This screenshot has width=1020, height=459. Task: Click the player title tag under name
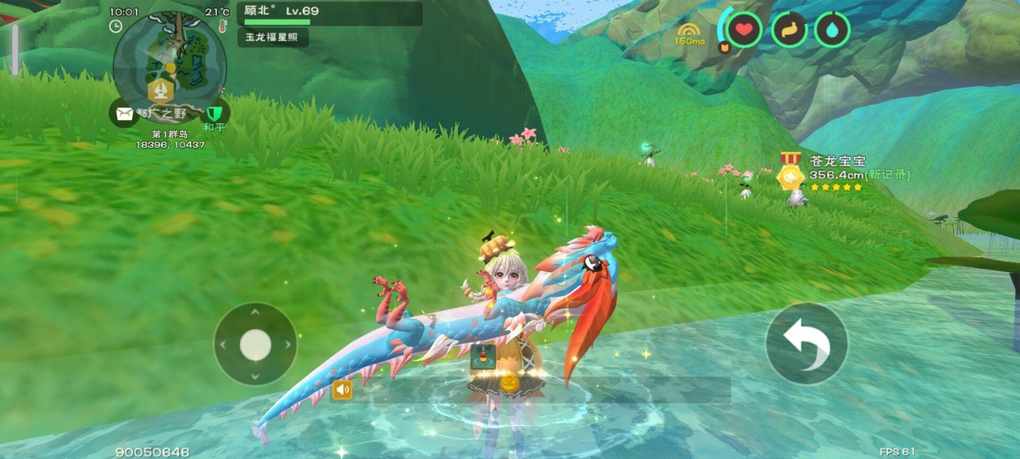272,37
